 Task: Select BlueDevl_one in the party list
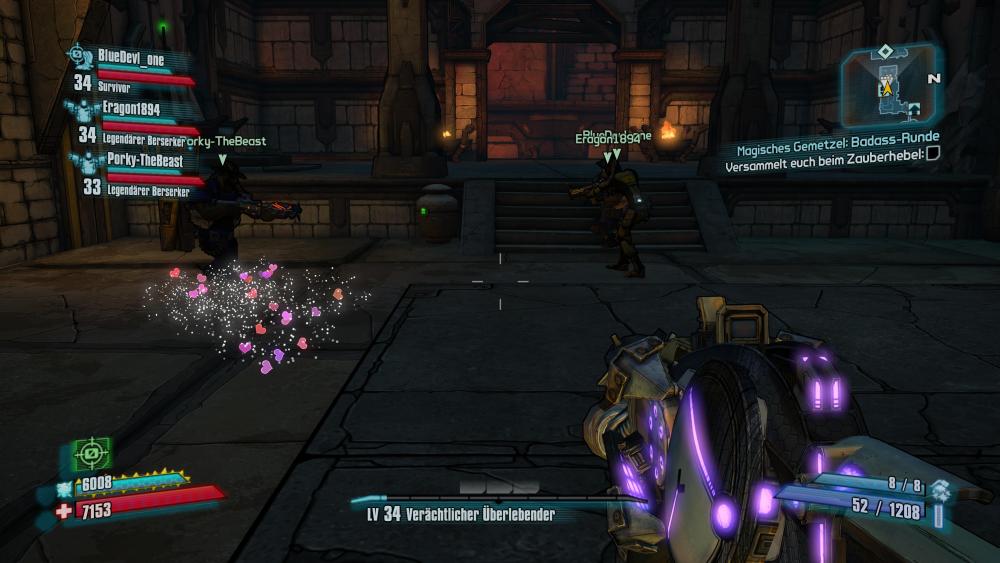tap(131, 59)
